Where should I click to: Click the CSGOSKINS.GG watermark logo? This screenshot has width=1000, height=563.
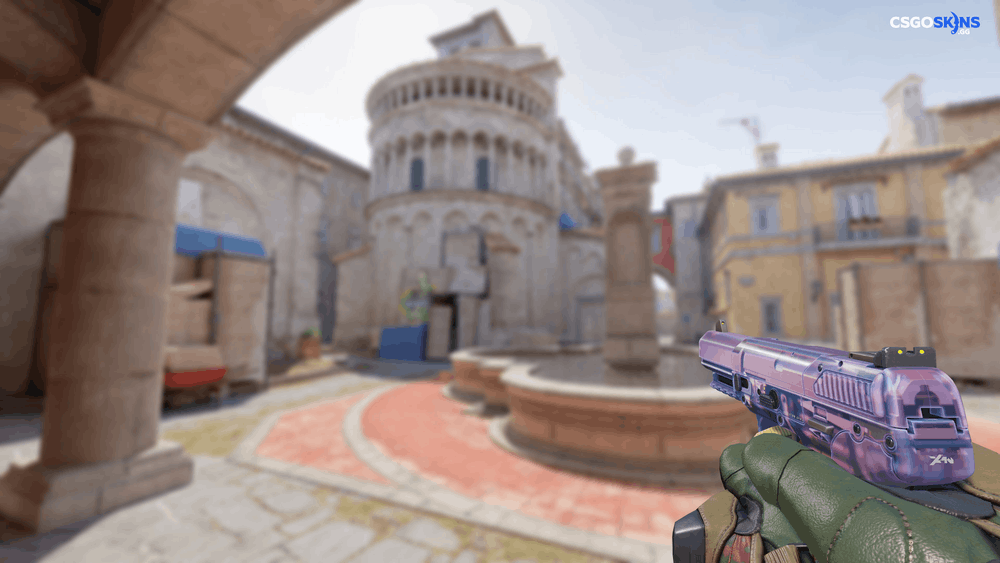pyautogui.click(x=934, y=23)
